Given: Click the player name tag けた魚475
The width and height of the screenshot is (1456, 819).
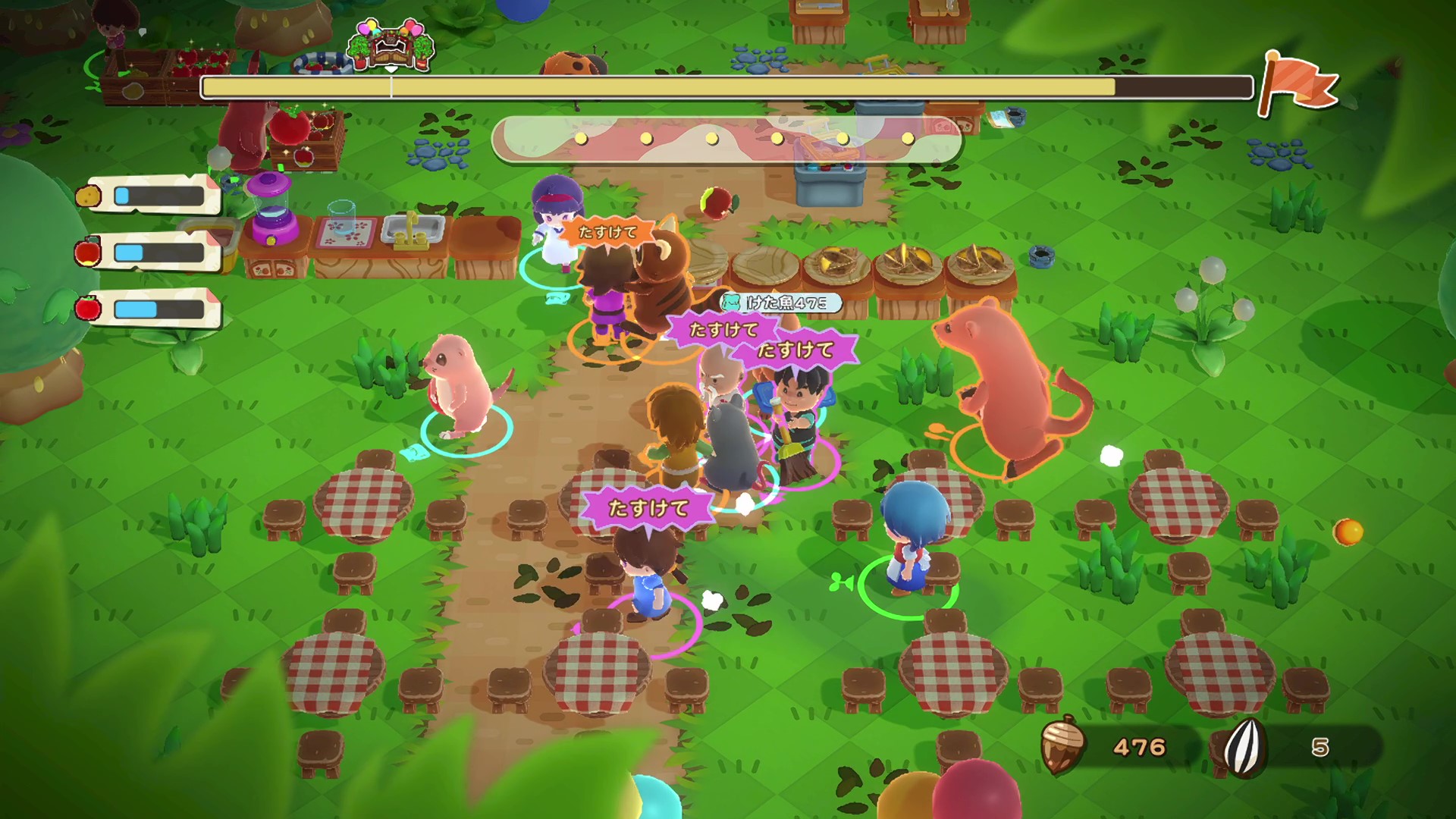Looking at the screenshot, I should point(781,303).
